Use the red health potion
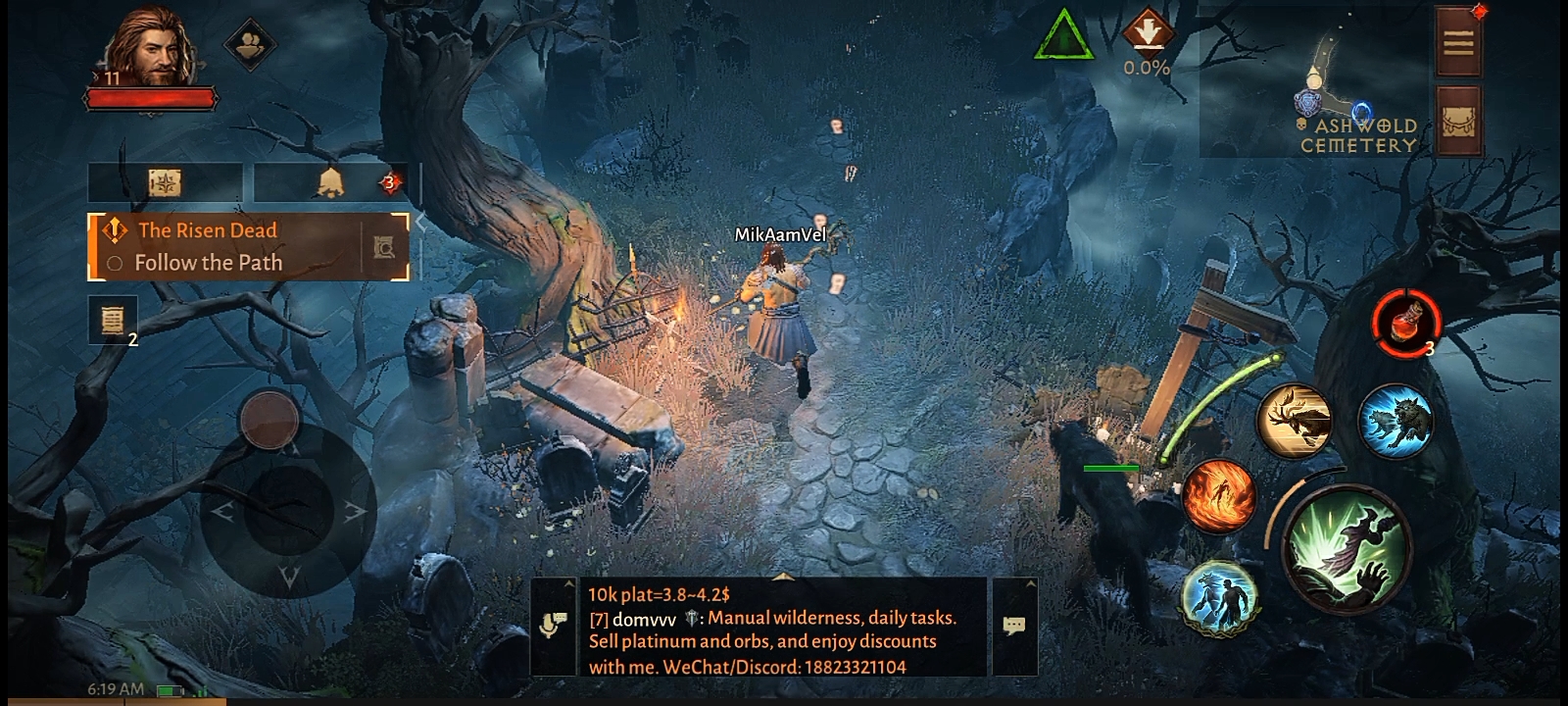Image resolution: width=1568 pixels, height=706 pixels. (1404, 321)
